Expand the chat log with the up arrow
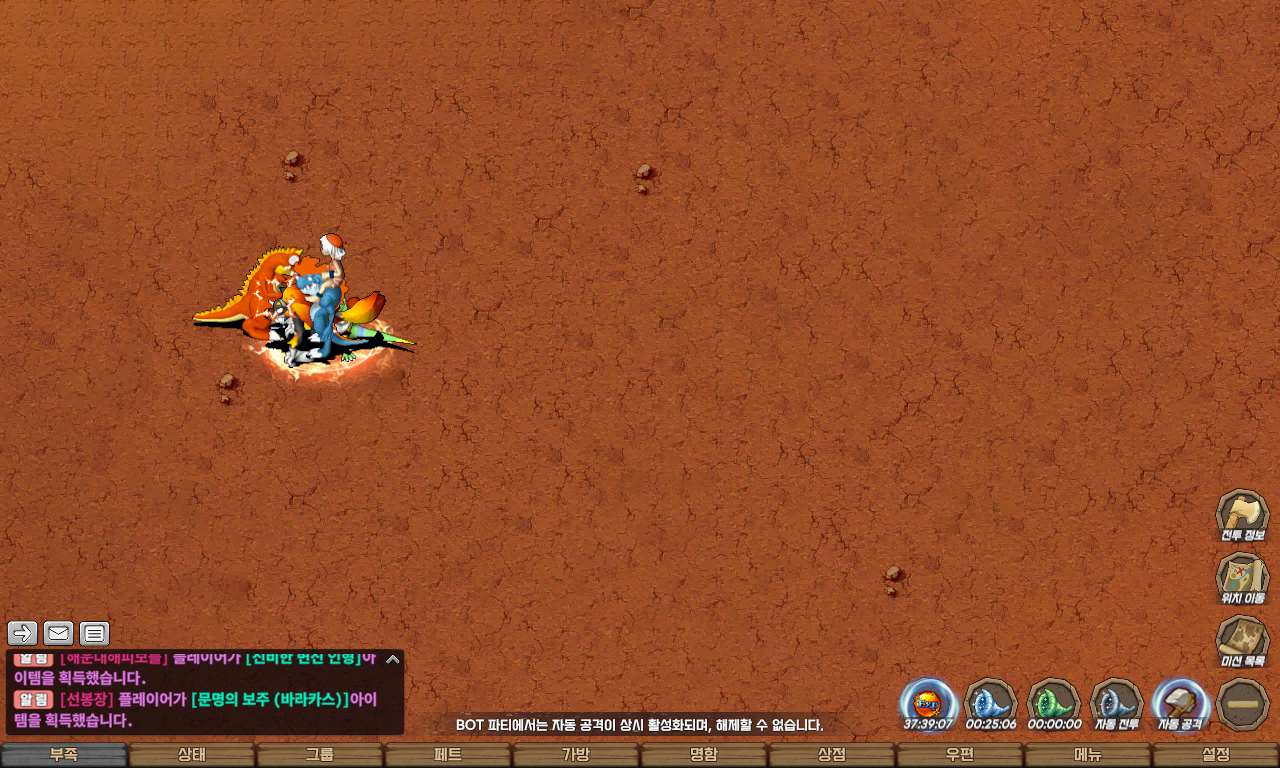The width and height of the screenshot is (1280, 768). (393, 659)
